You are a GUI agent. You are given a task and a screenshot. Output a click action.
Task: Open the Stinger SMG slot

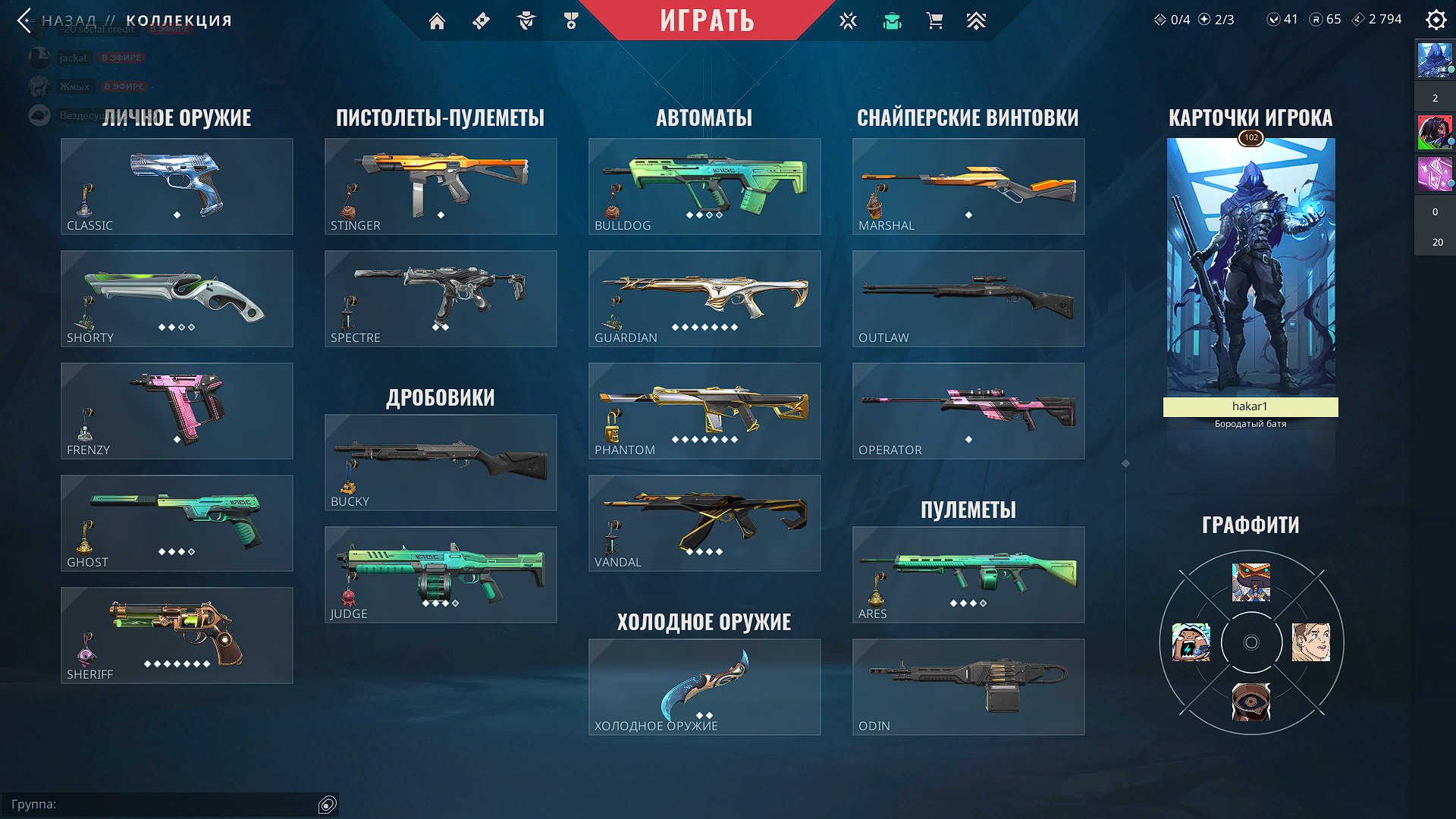441,187
